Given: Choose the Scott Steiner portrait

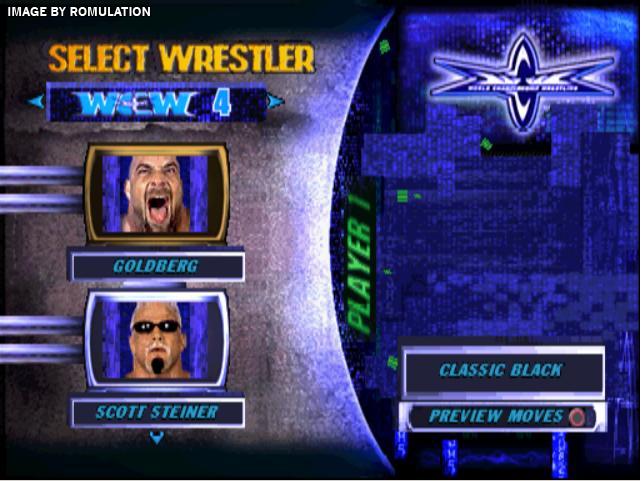Looking at the screenshot, I should click(156, 340).
